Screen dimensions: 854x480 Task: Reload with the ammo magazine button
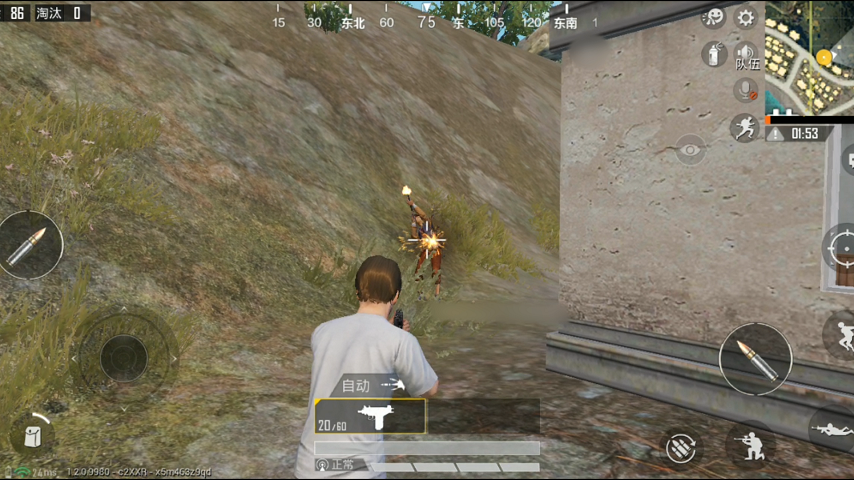coord(682,447)
